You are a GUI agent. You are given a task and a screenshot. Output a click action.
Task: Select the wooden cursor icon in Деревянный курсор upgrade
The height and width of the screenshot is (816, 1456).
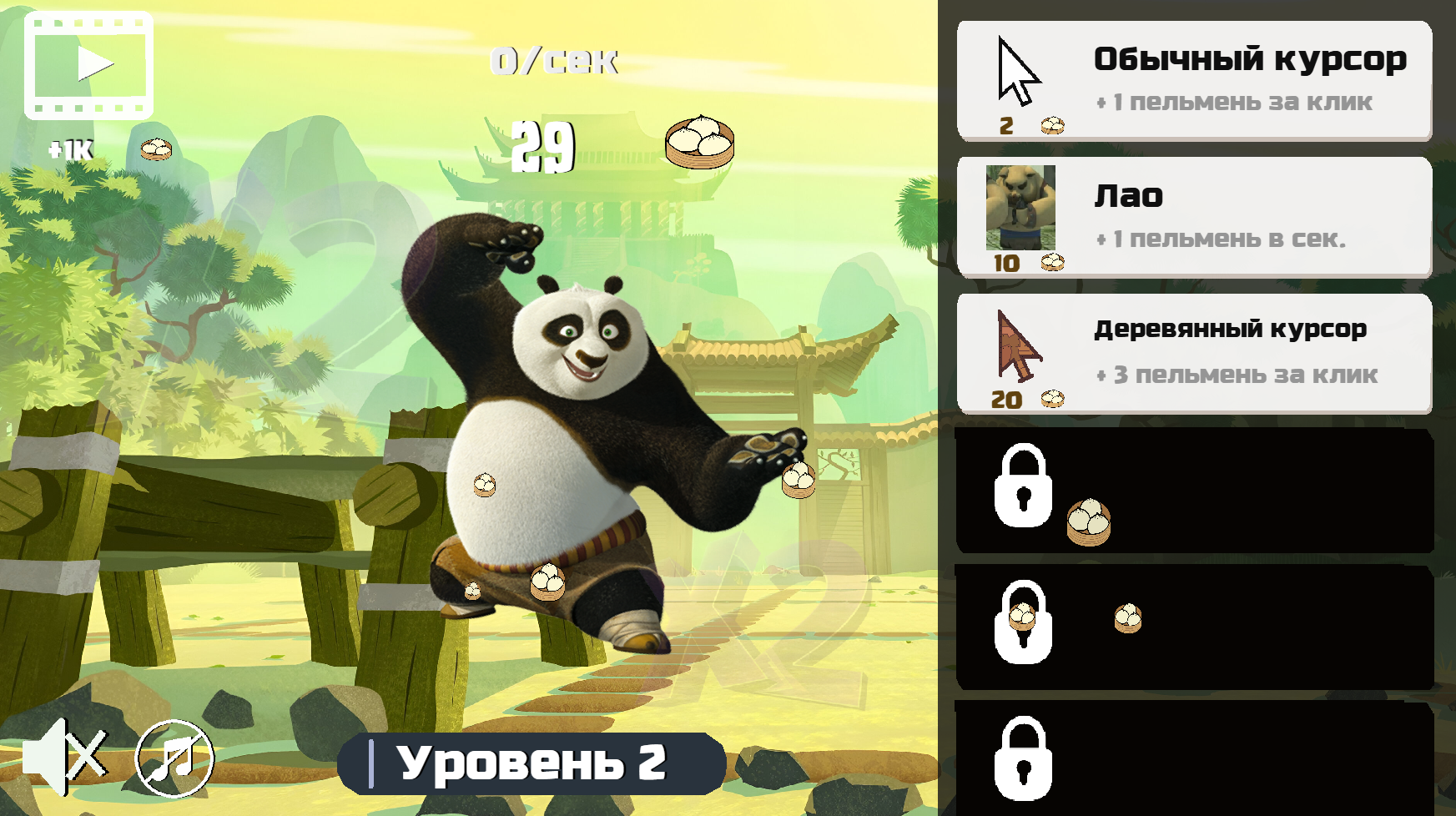(1020, 346)
